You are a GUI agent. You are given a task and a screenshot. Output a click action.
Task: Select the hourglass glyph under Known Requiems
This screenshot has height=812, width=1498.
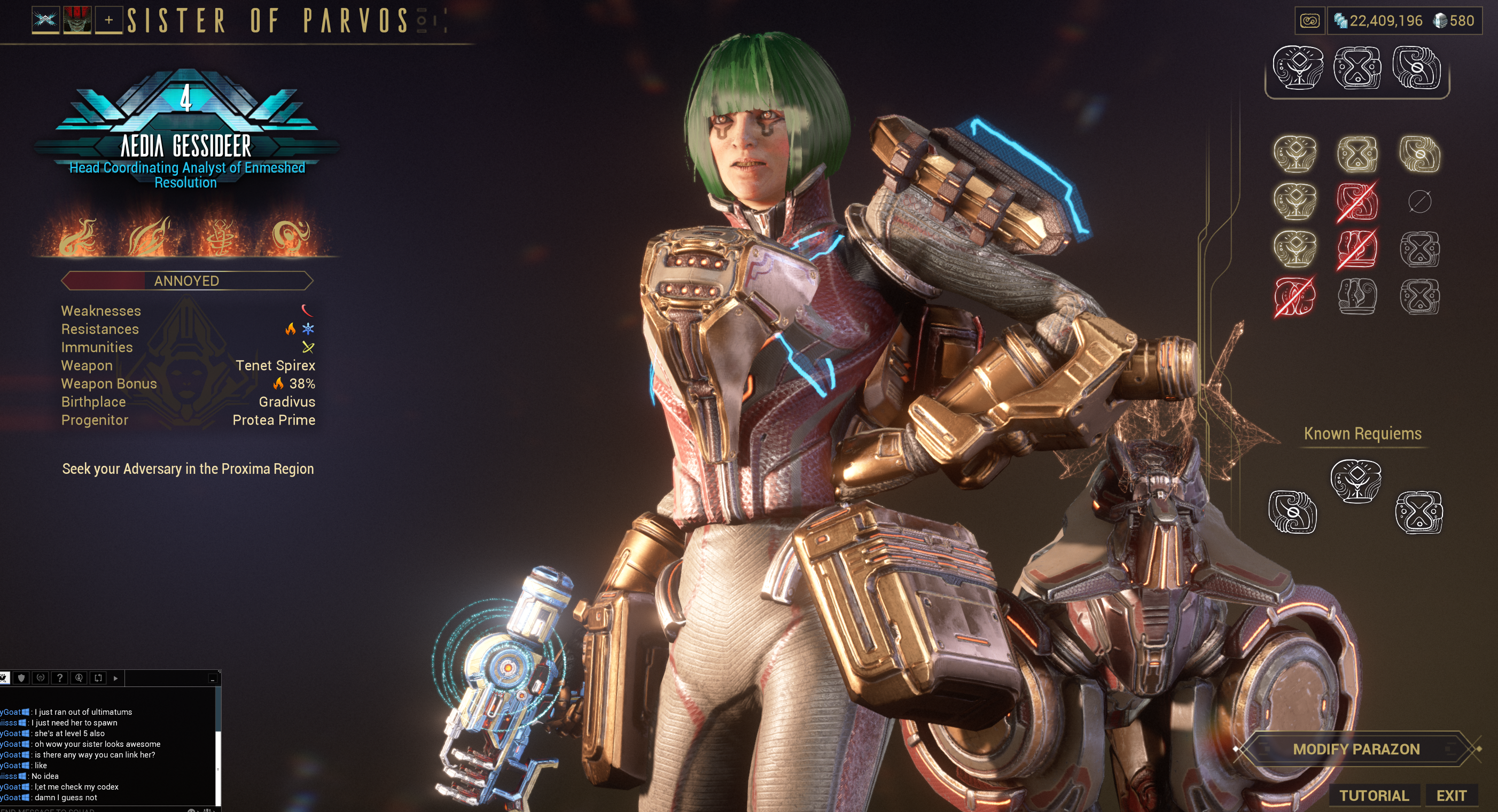(1418, 512)
